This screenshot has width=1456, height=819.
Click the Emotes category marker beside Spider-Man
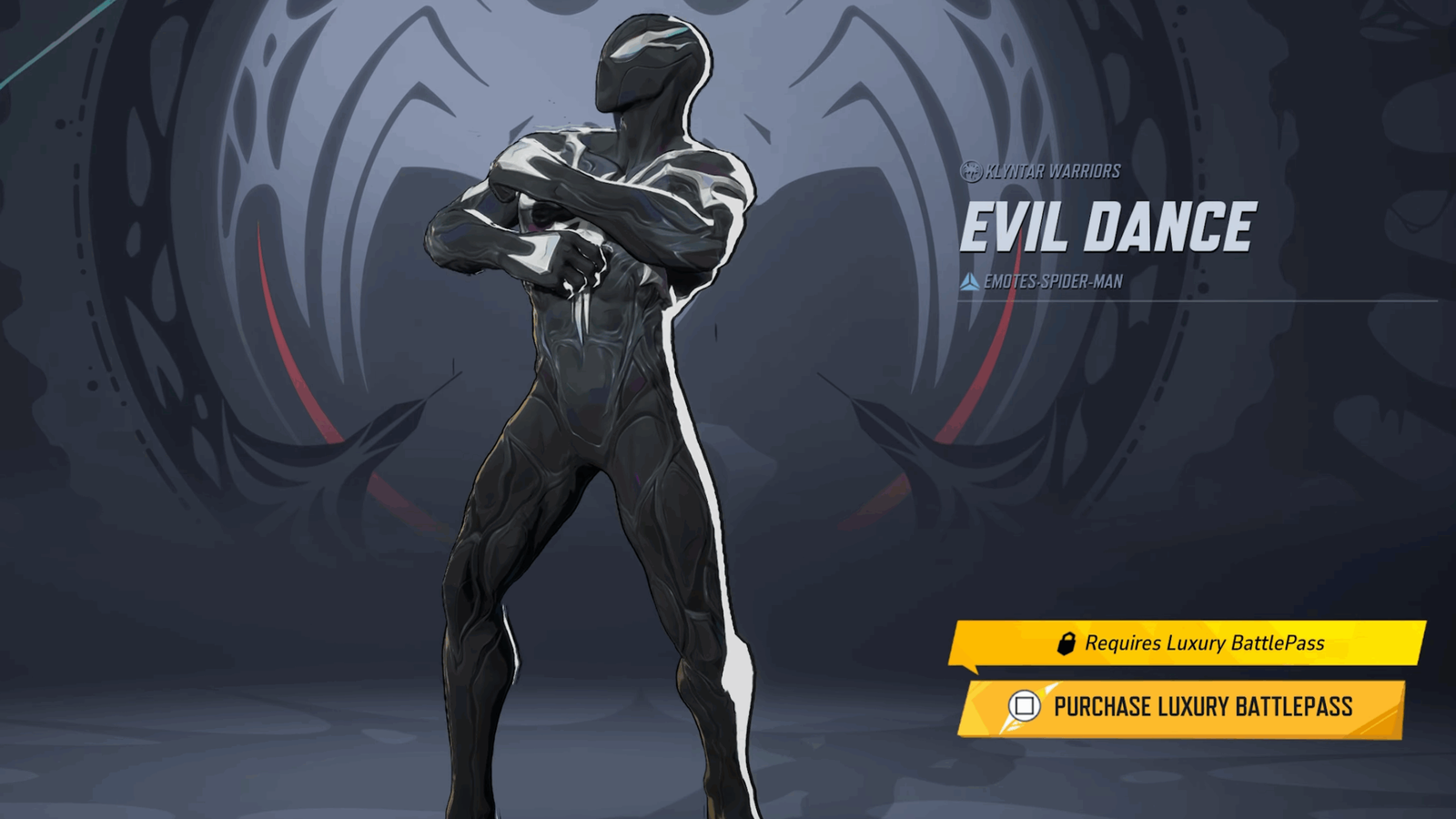pos(970,280)
